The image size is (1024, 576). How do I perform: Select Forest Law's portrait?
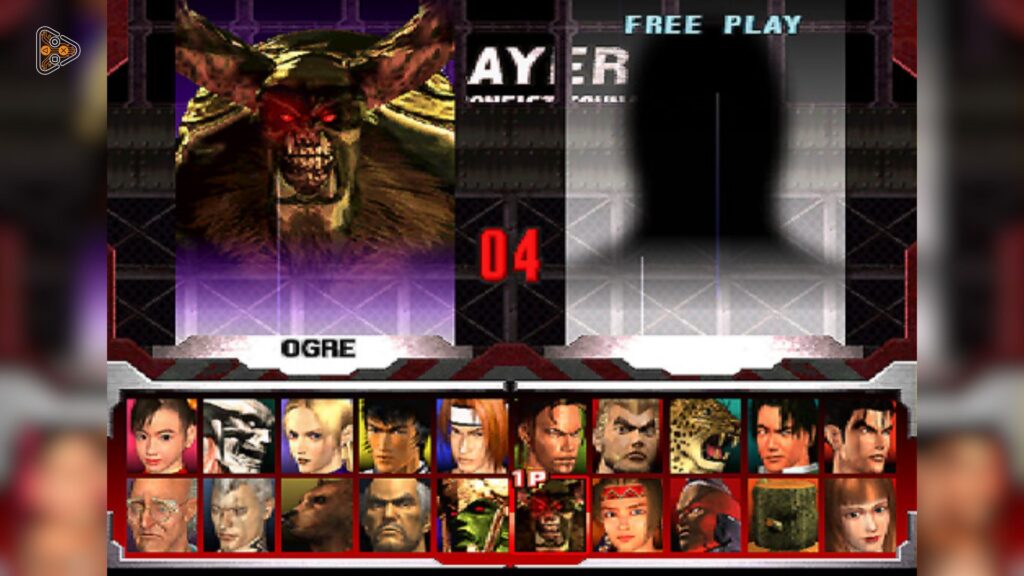click(394, 435)
